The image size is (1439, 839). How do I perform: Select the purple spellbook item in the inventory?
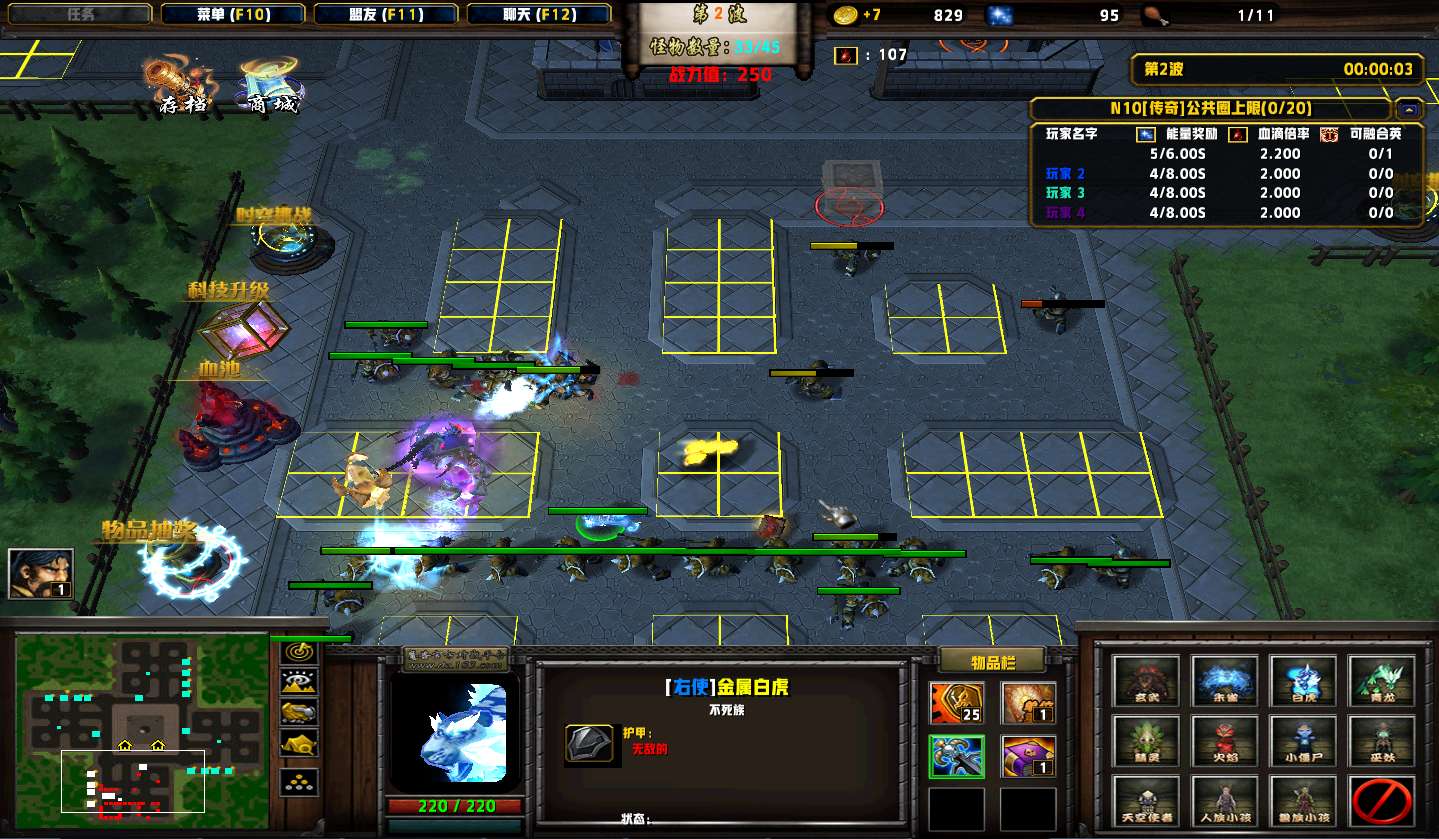(x=1028, y=756)
